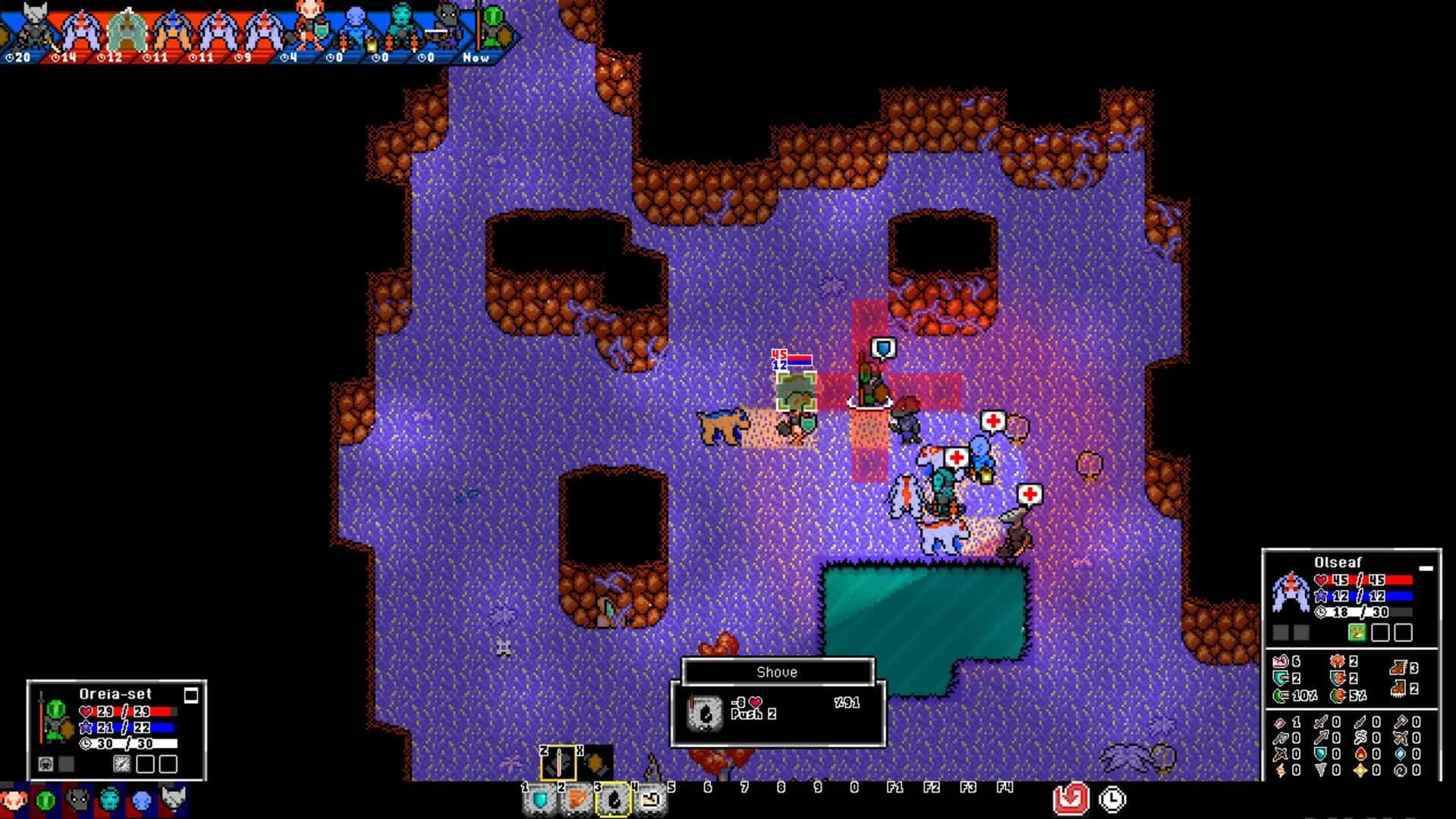
Task: Click the sword in the Z weapon slot
Action: tap(558, 763)
